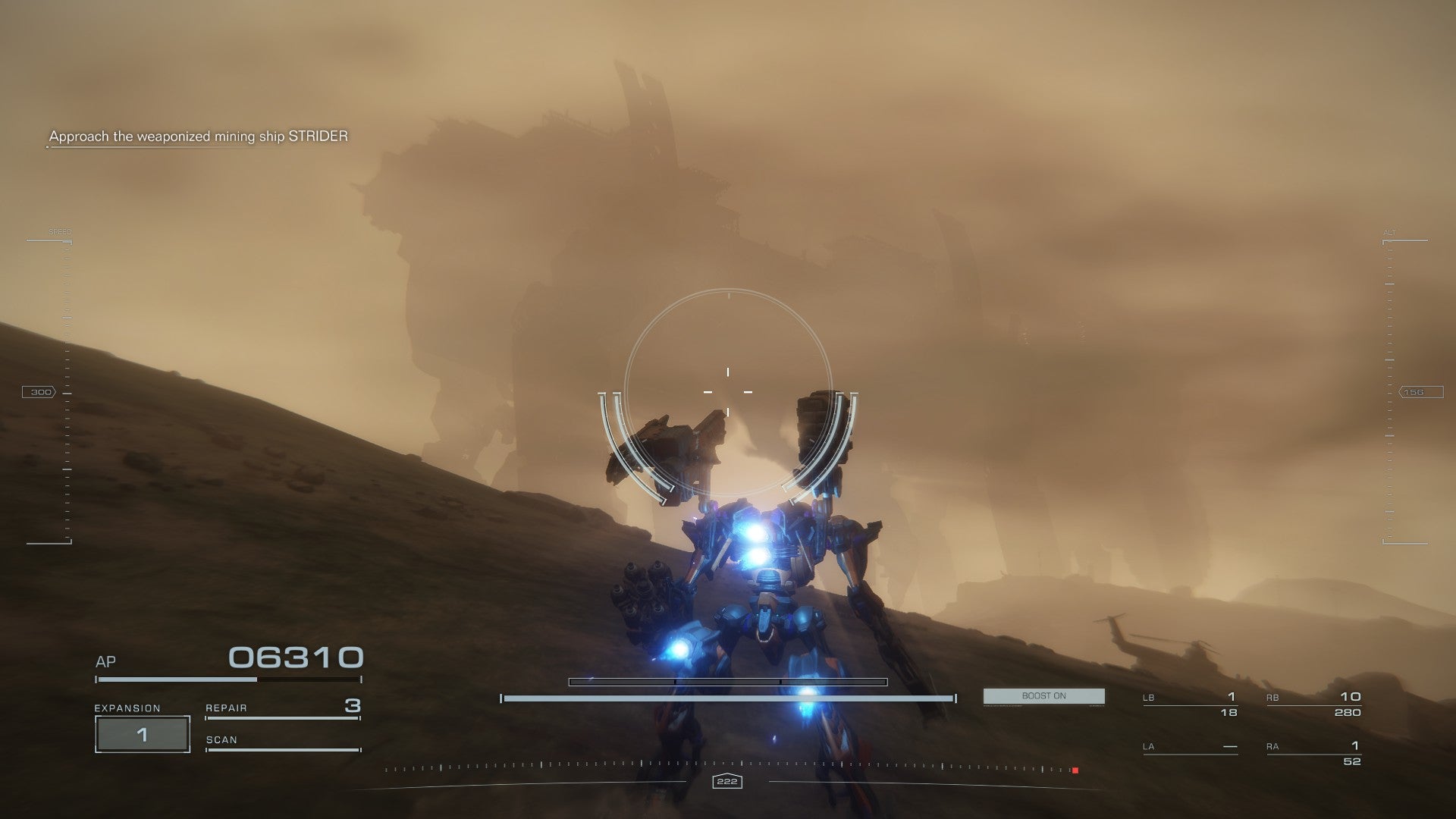Choose the RA weapon slot
Screen dimensions: 1456x819
[1313, 752]
